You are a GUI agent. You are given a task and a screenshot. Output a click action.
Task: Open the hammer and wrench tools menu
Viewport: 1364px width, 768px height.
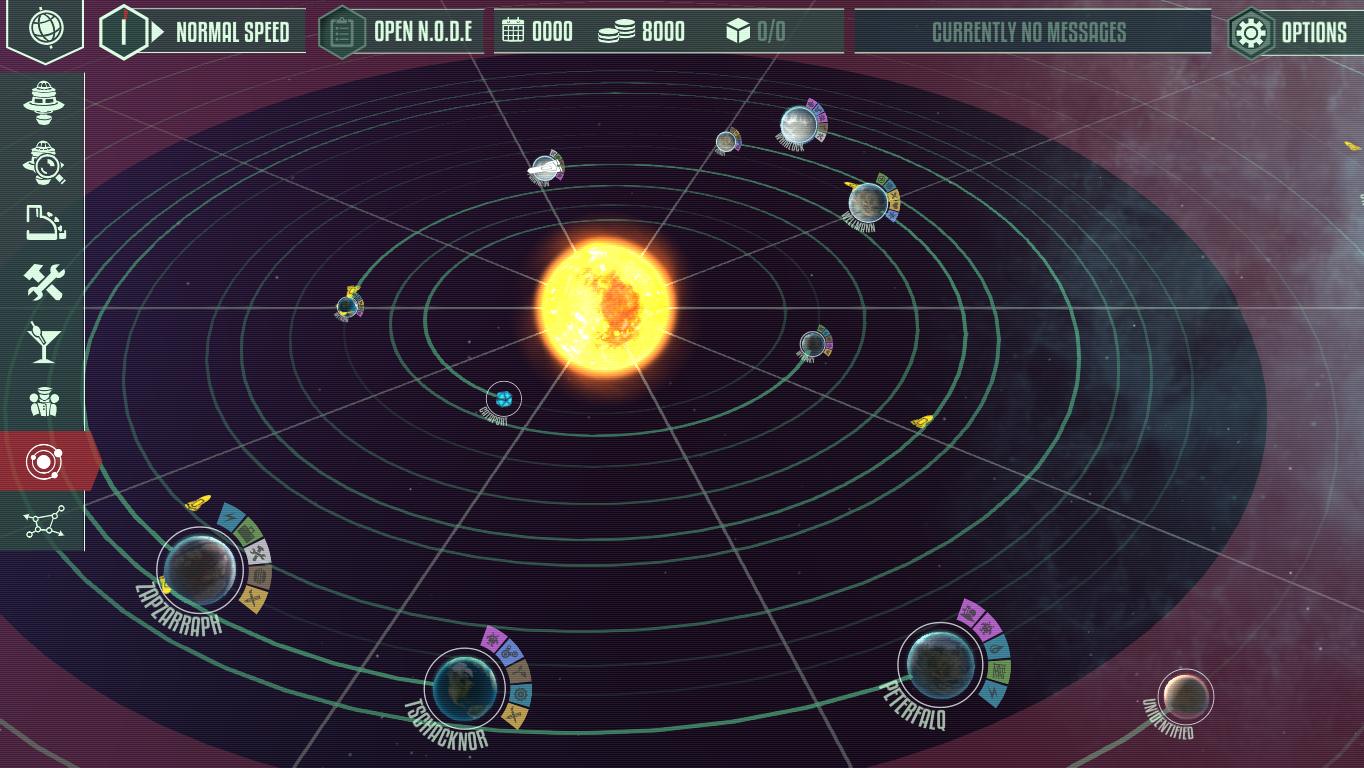43,282
